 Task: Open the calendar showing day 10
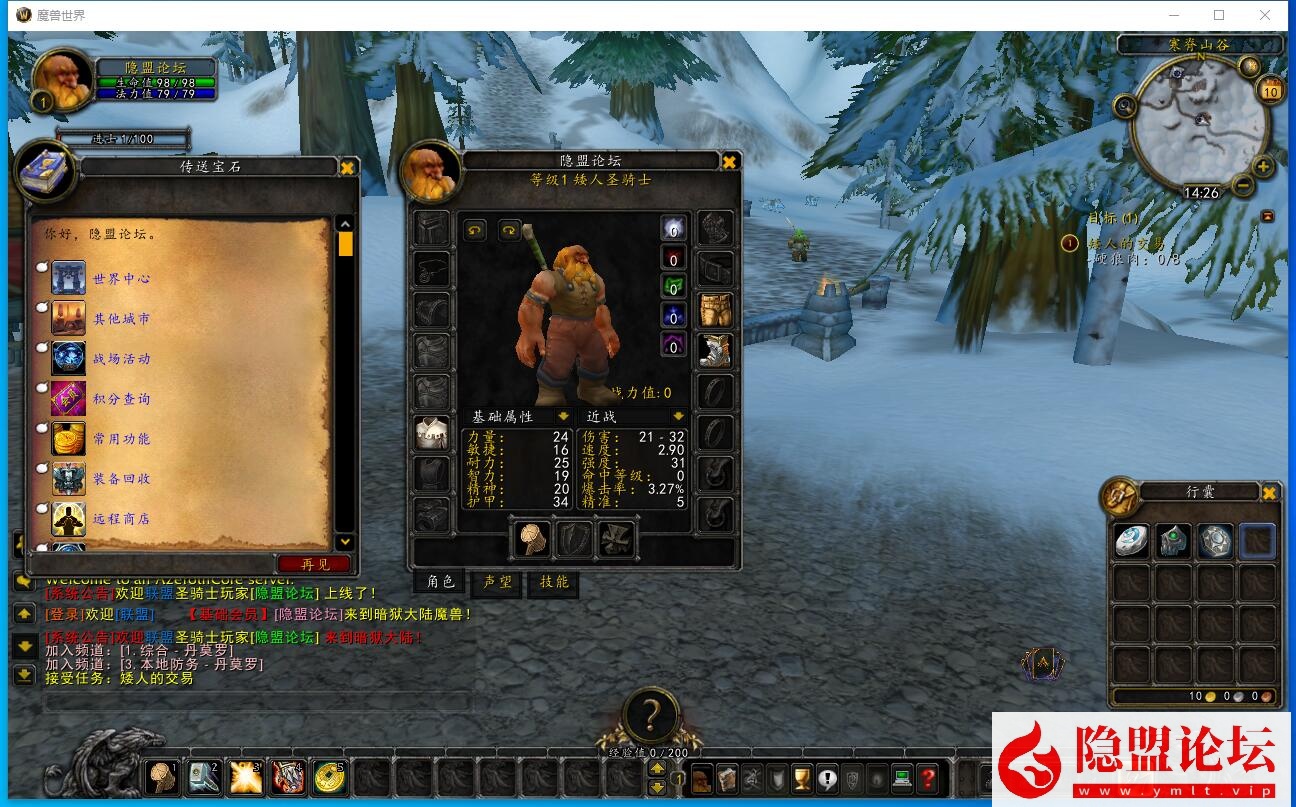coord(1271,90)
